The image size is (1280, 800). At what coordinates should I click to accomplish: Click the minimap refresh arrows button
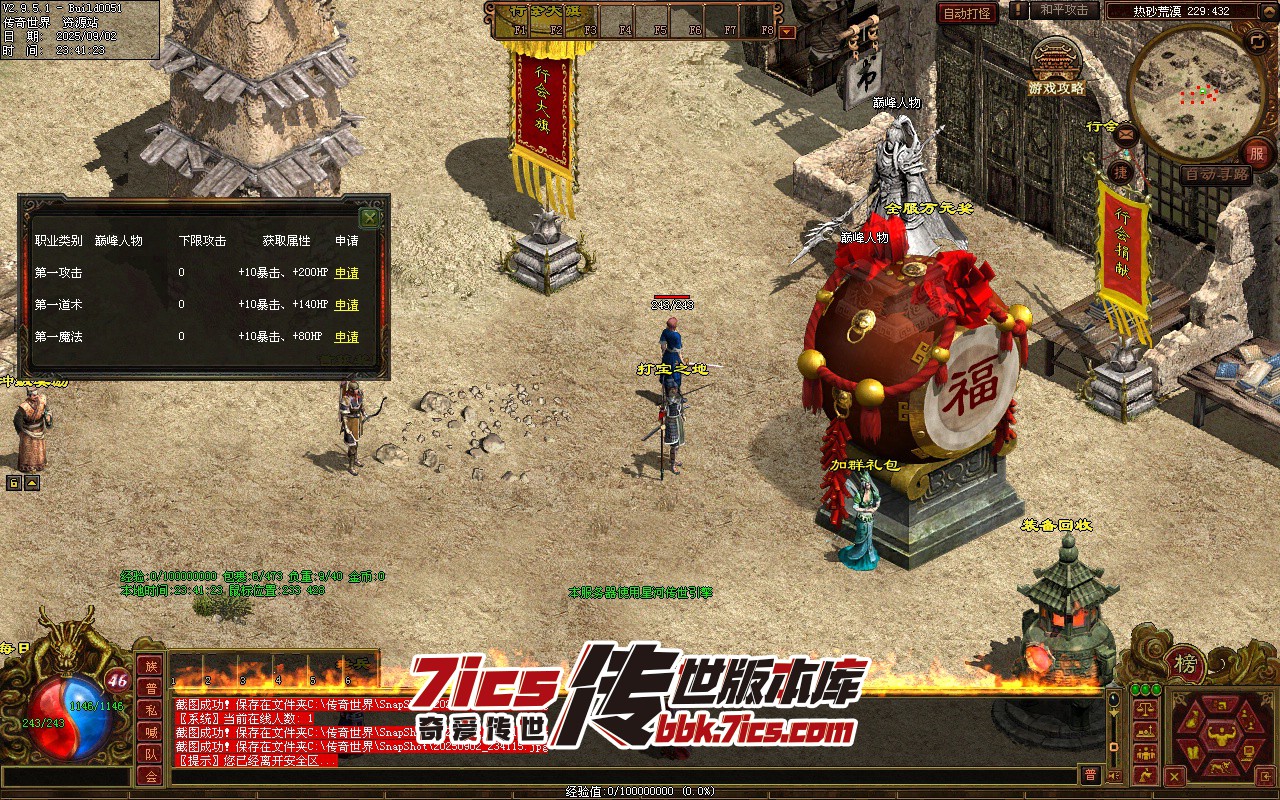click(1257, 41)
